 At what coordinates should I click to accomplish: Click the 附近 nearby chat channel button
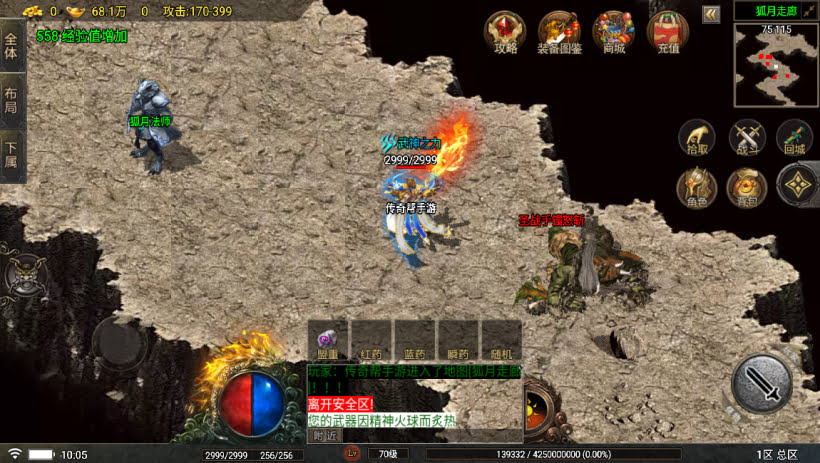point(324,435)
